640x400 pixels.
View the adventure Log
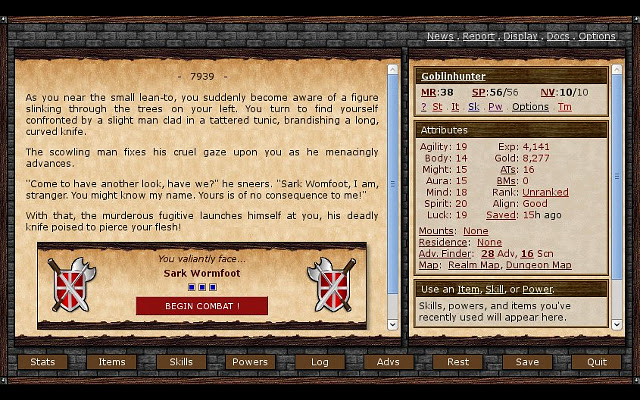(319, 362)
